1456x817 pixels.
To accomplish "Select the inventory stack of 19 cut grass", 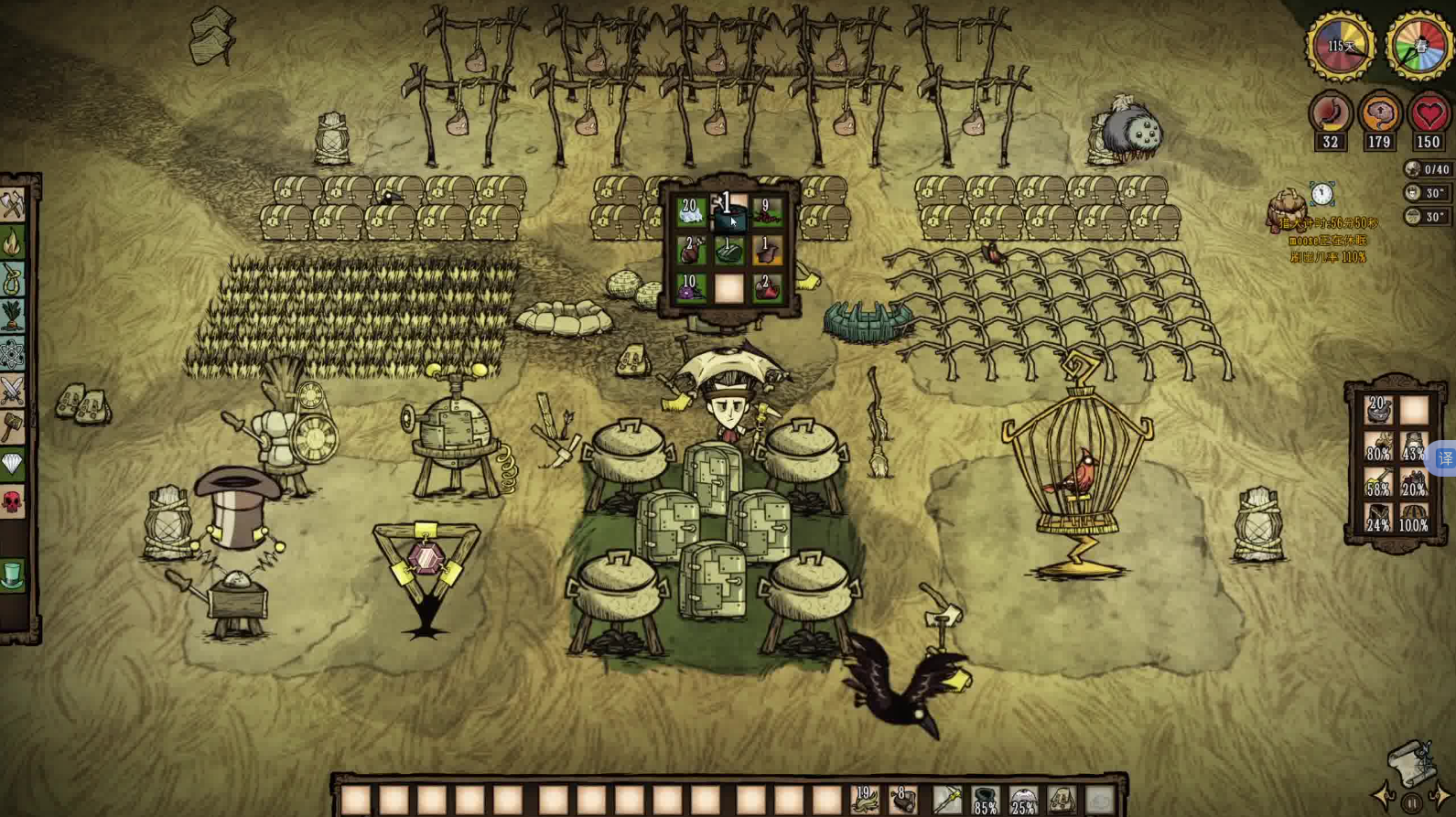I will click(864, 801).
